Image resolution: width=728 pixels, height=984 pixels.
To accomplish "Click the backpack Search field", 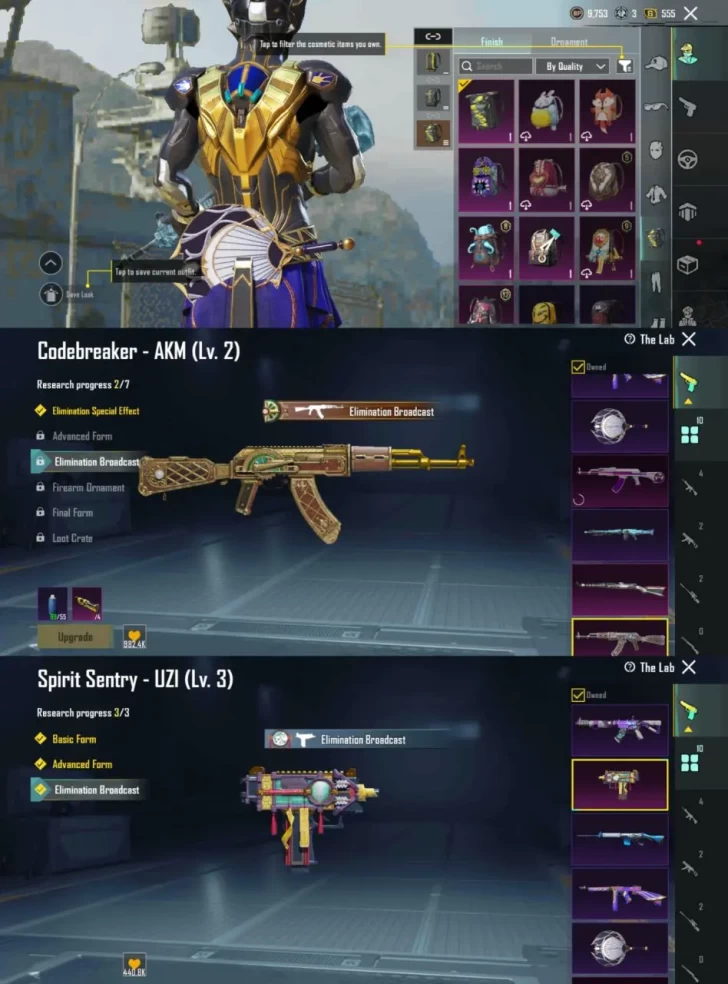I will click(x=495, y=66).
